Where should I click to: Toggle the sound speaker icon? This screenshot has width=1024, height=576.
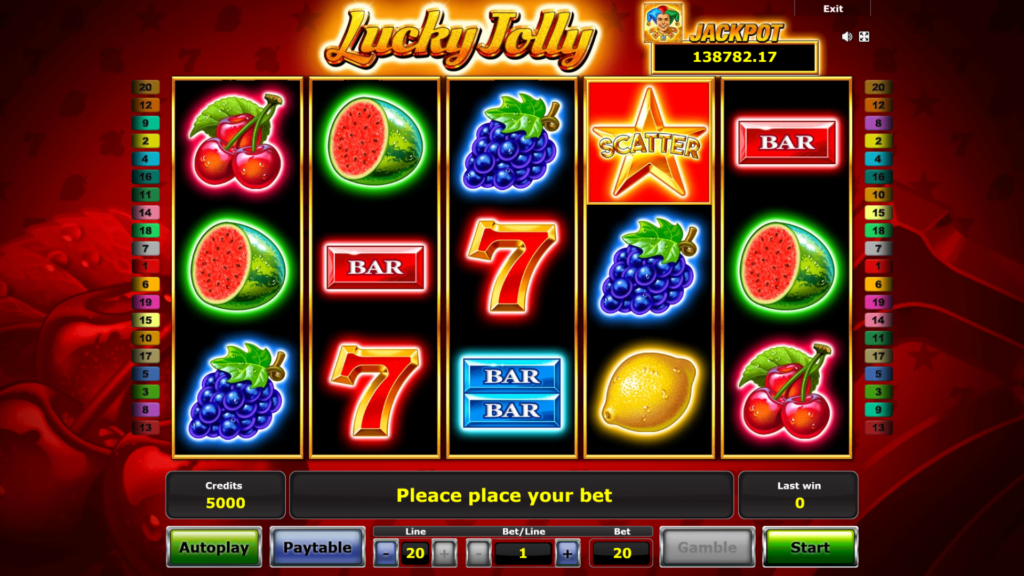point(847,37)
